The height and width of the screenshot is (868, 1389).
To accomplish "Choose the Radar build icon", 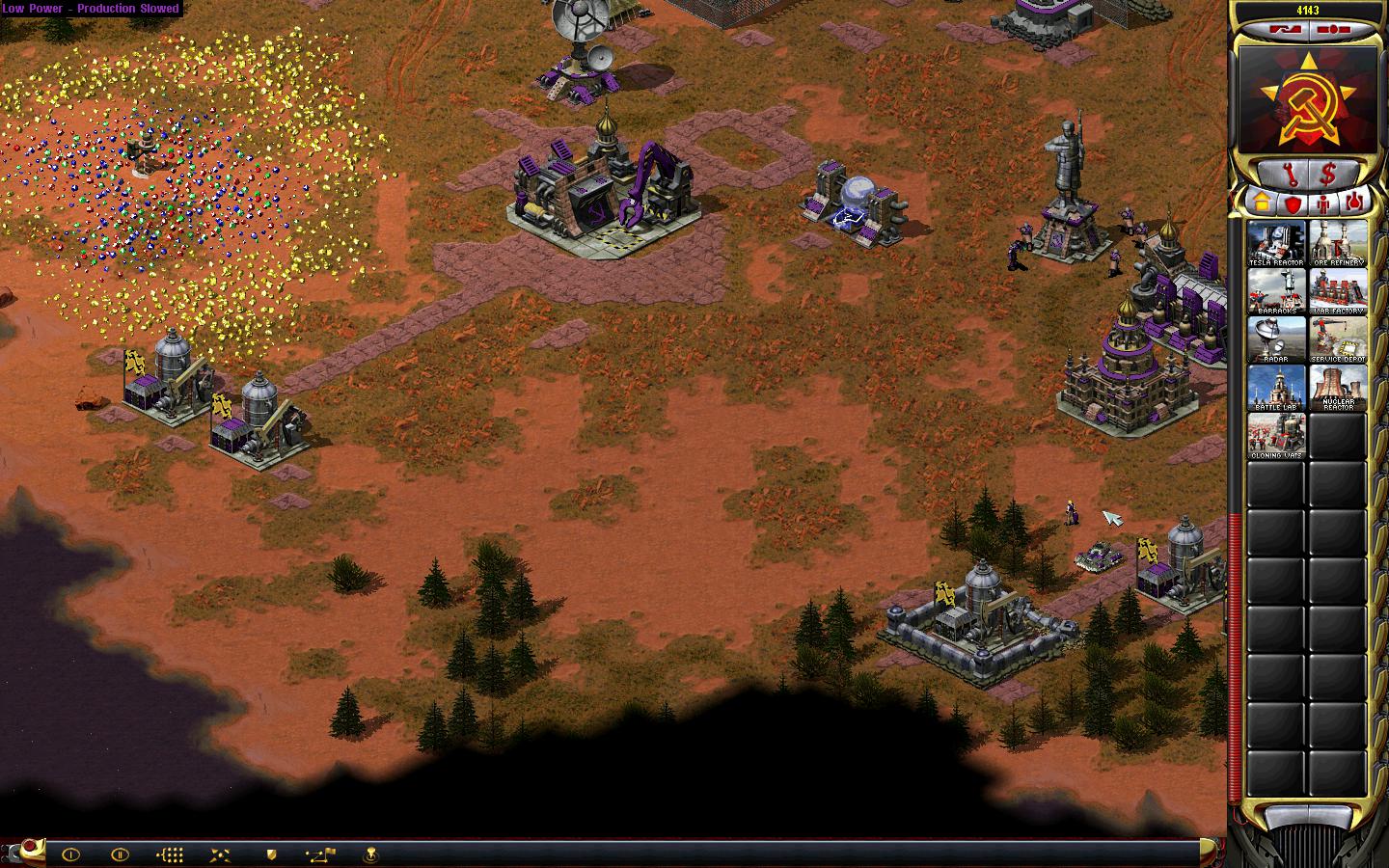I will tap(1276, 339).
